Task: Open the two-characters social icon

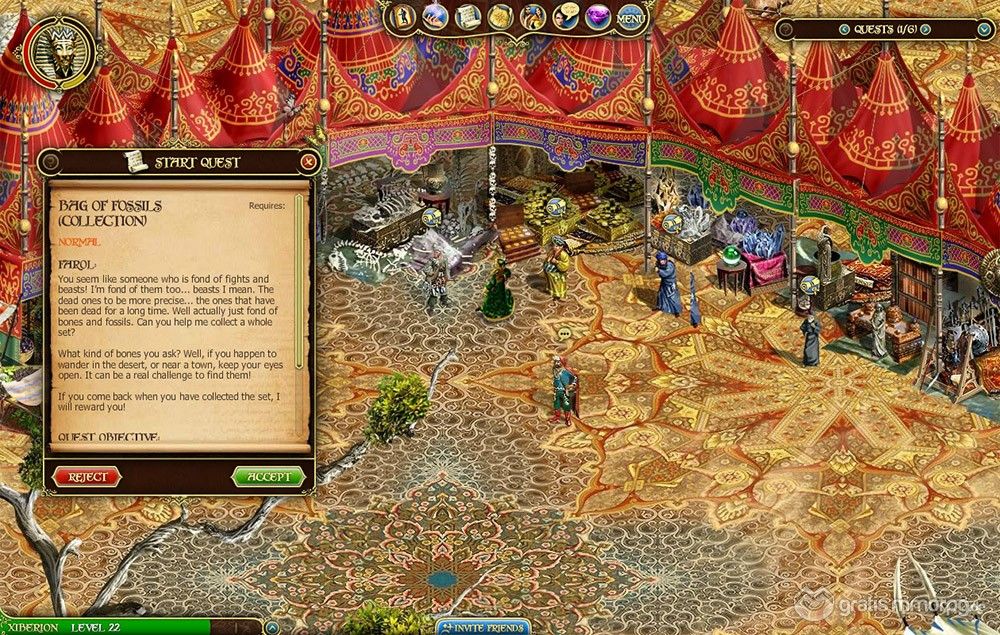Action: click(x=532, y=17)
